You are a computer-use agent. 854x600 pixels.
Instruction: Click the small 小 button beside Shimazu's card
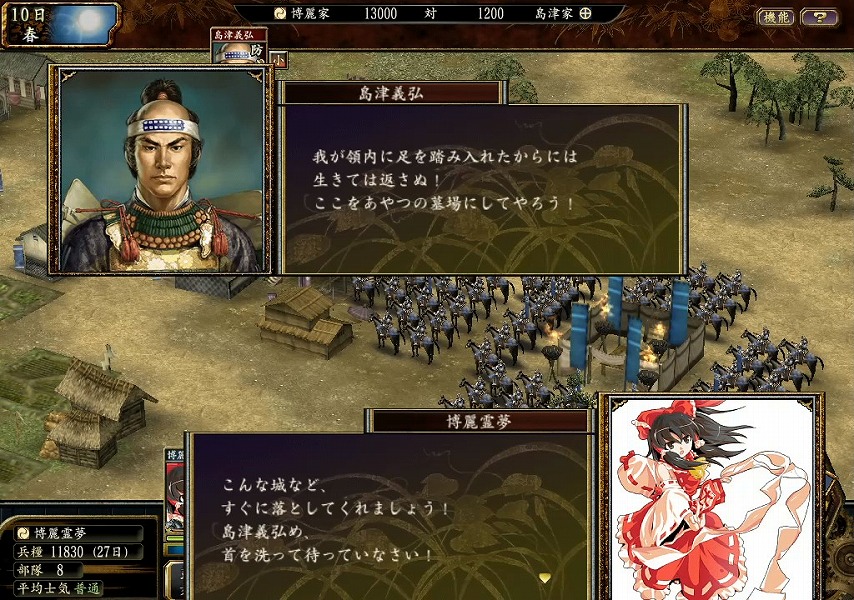tap(278, 59)
